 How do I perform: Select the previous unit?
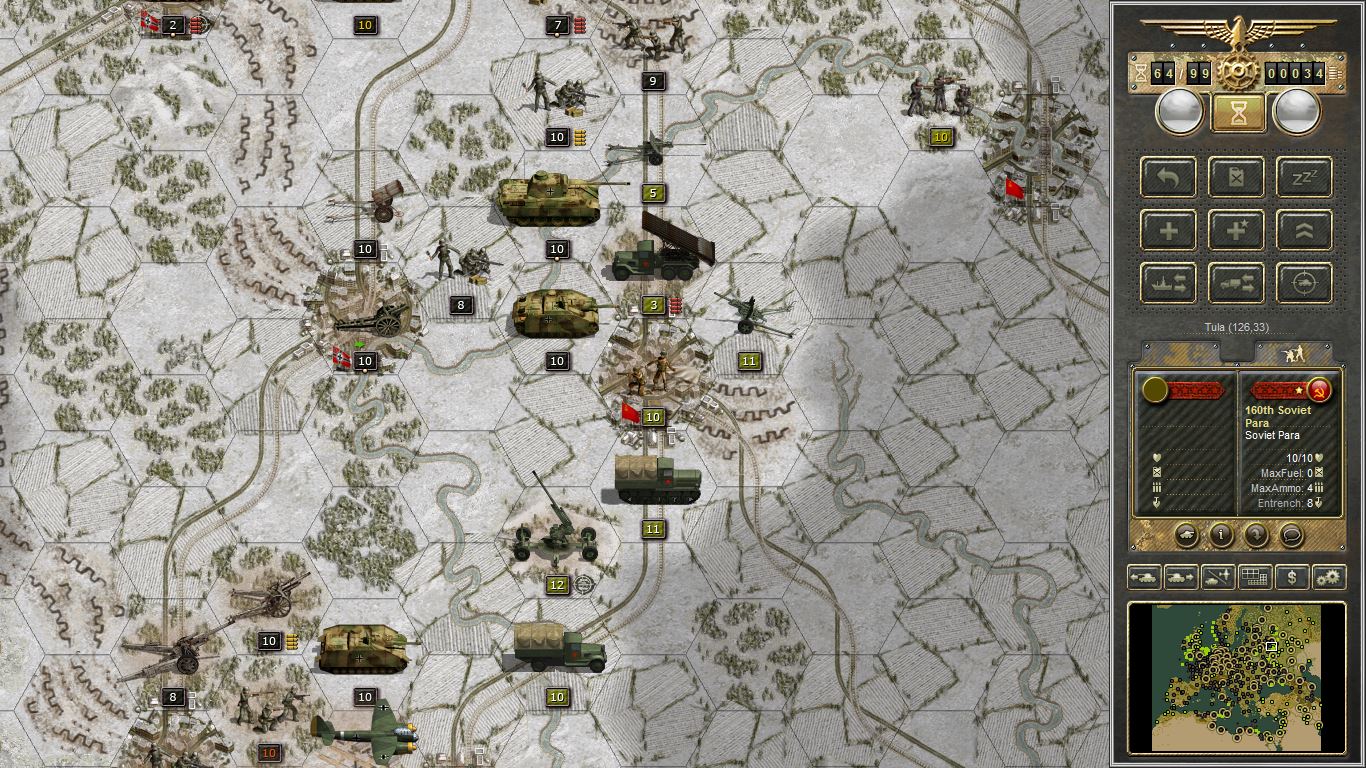1142,577
